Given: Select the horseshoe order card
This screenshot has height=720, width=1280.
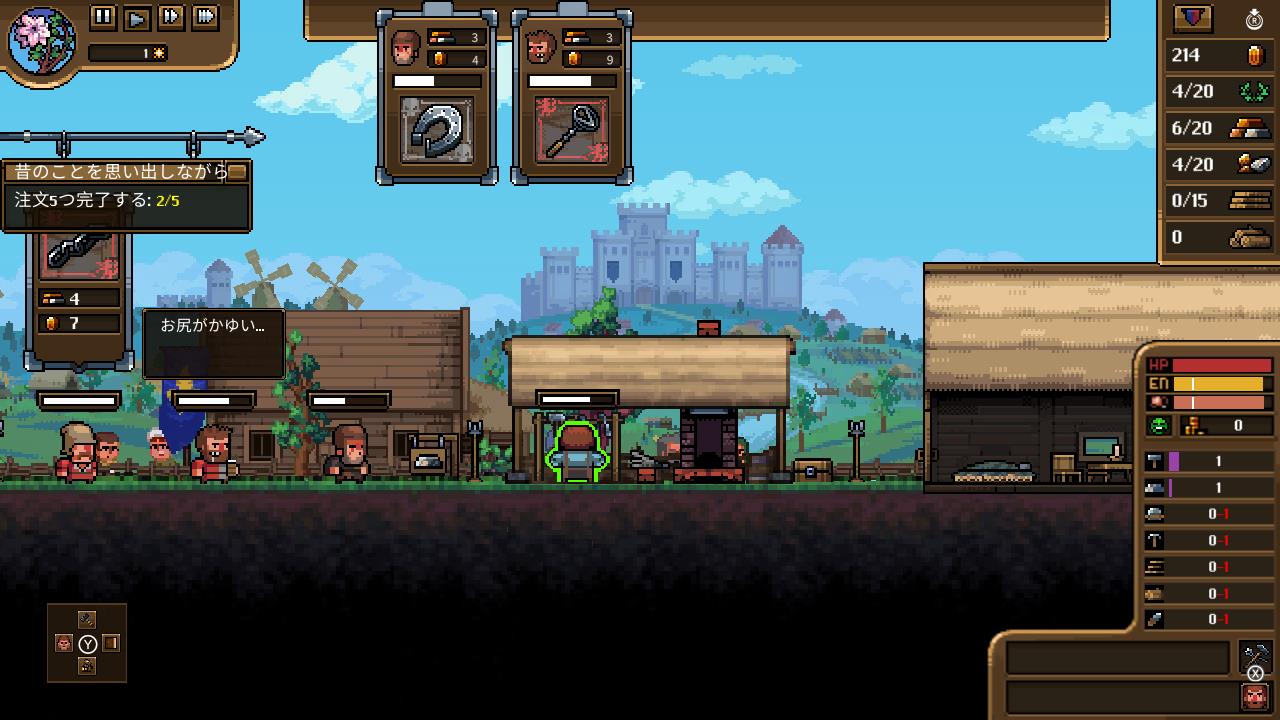Looking at the screenshot, I should 437,130.
